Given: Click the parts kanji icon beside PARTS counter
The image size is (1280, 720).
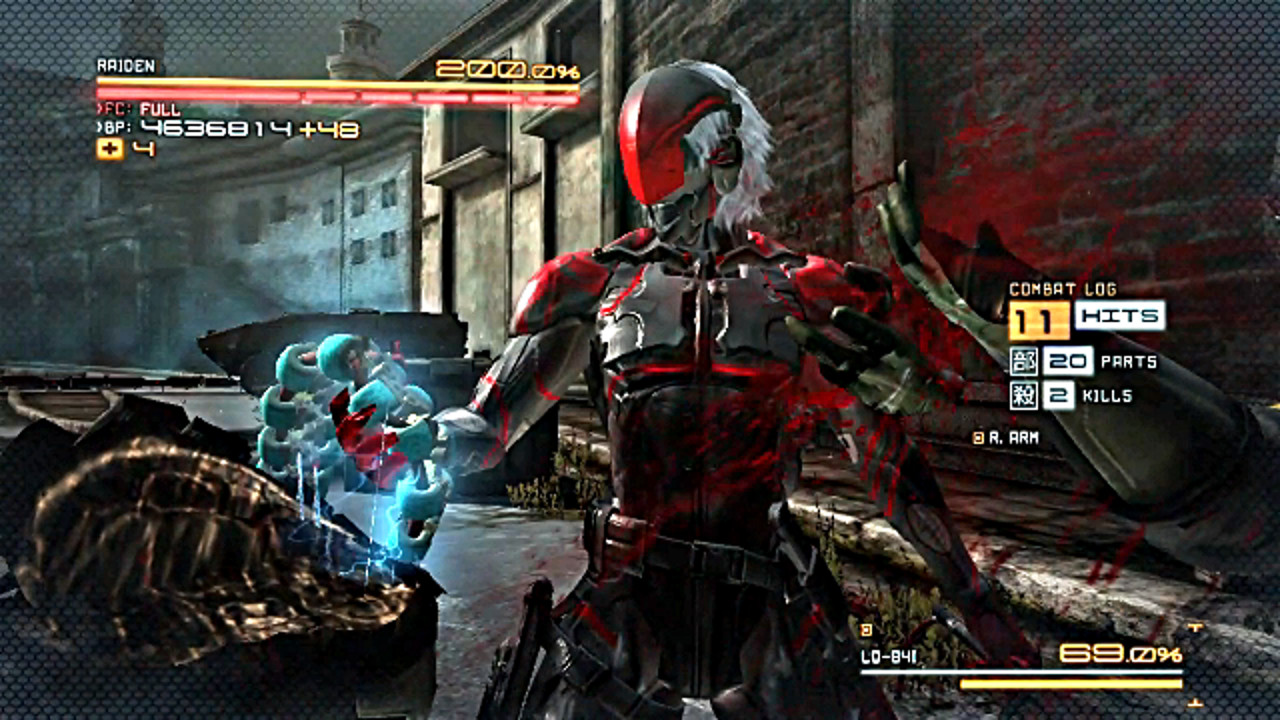Looking at the screenshot, I should 1026,359.
